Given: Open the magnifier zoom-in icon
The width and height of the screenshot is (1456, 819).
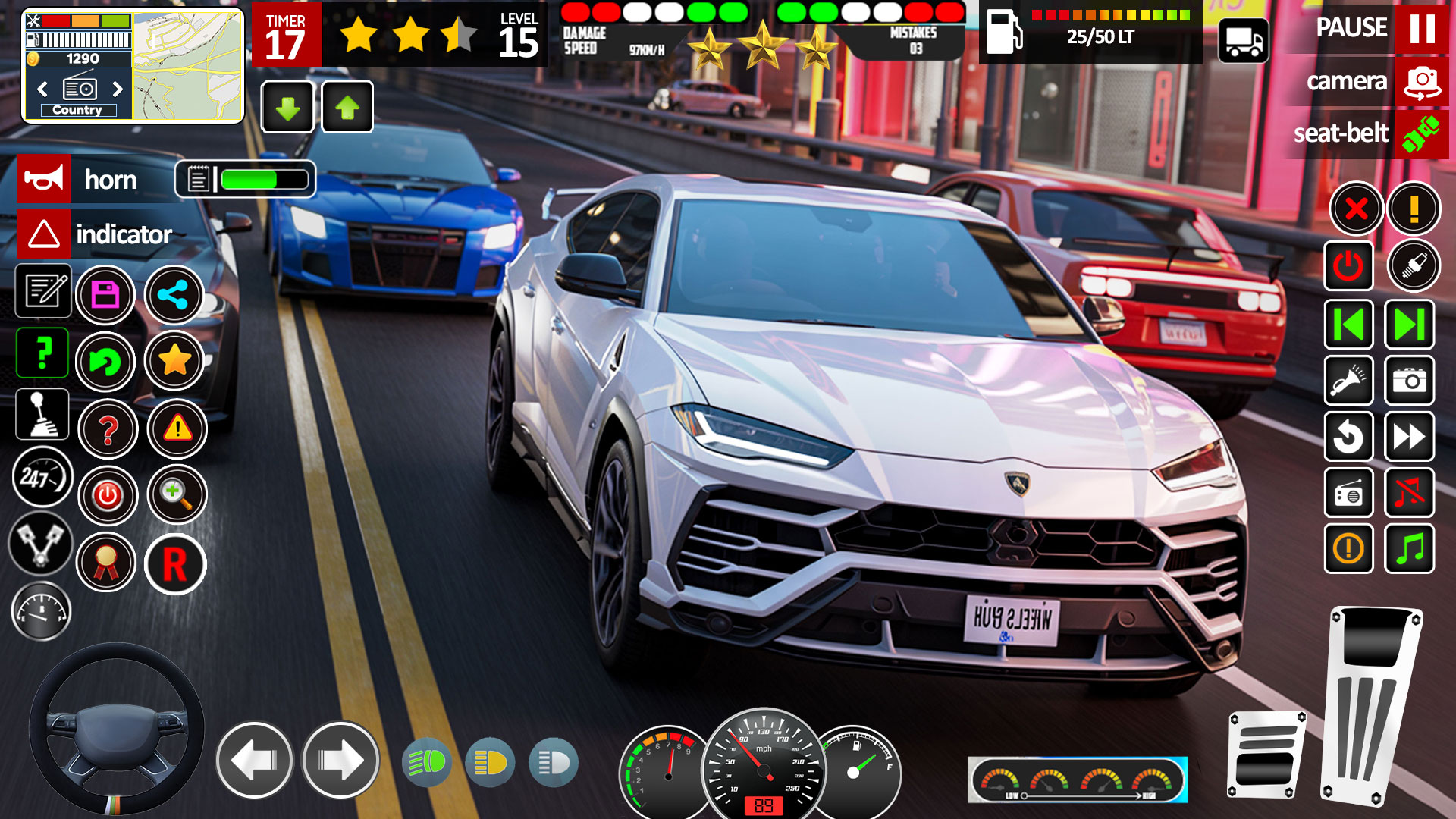Looking at the screenshot, I should point(177,494).
